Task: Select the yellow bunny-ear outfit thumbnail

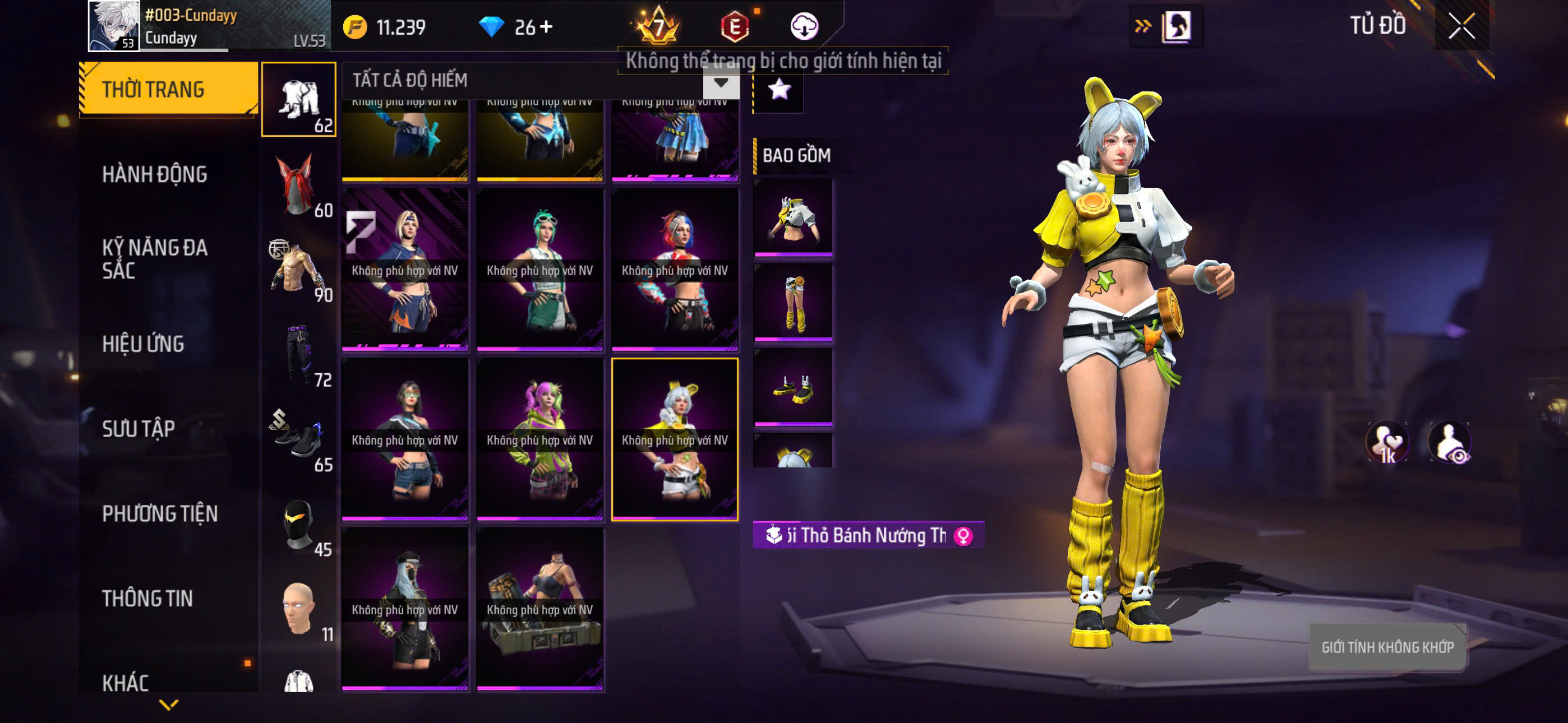Action: tap(675, 439)
